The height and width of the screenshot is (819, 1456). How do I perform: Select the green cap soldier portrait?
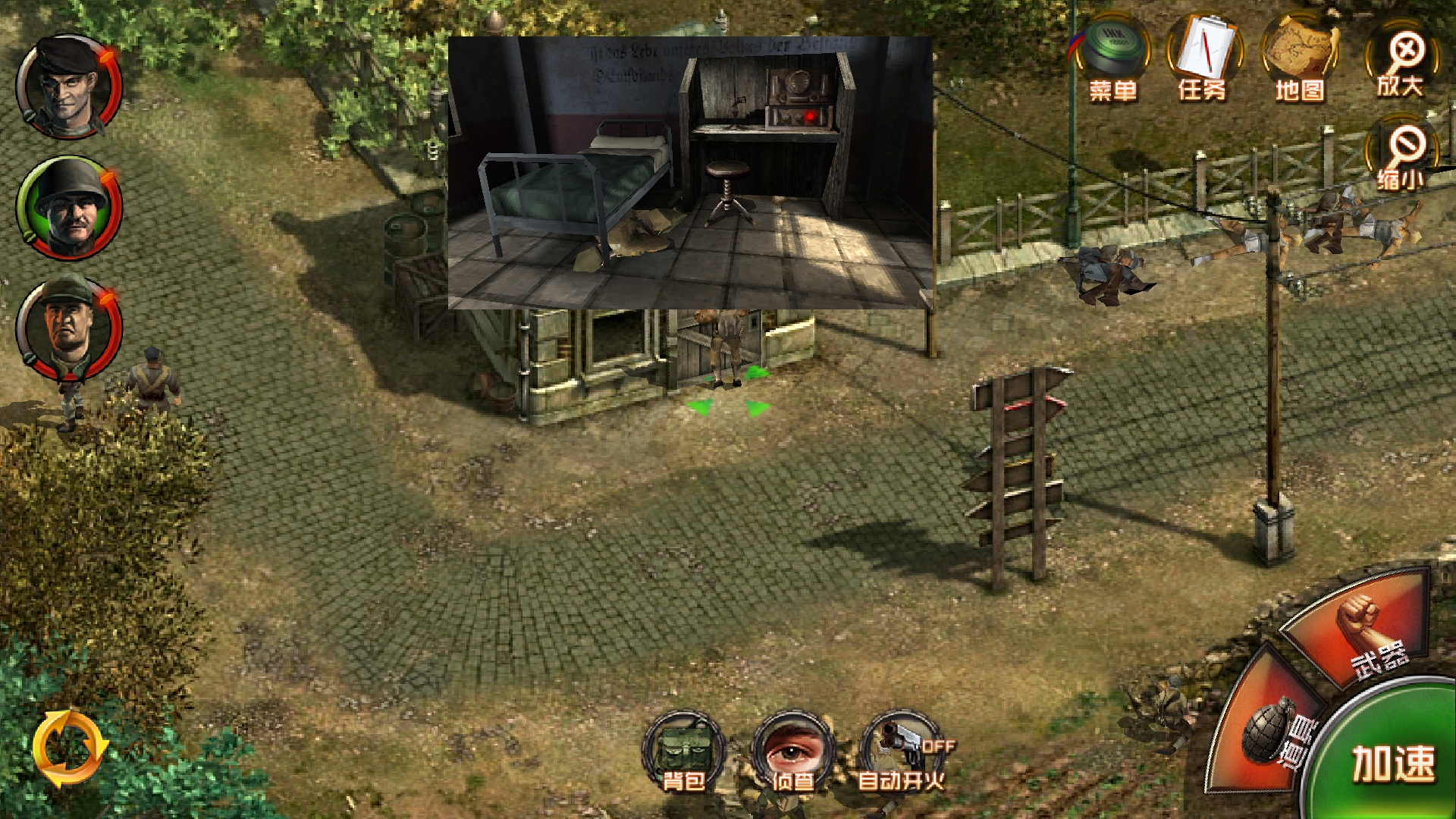[69, 328]
